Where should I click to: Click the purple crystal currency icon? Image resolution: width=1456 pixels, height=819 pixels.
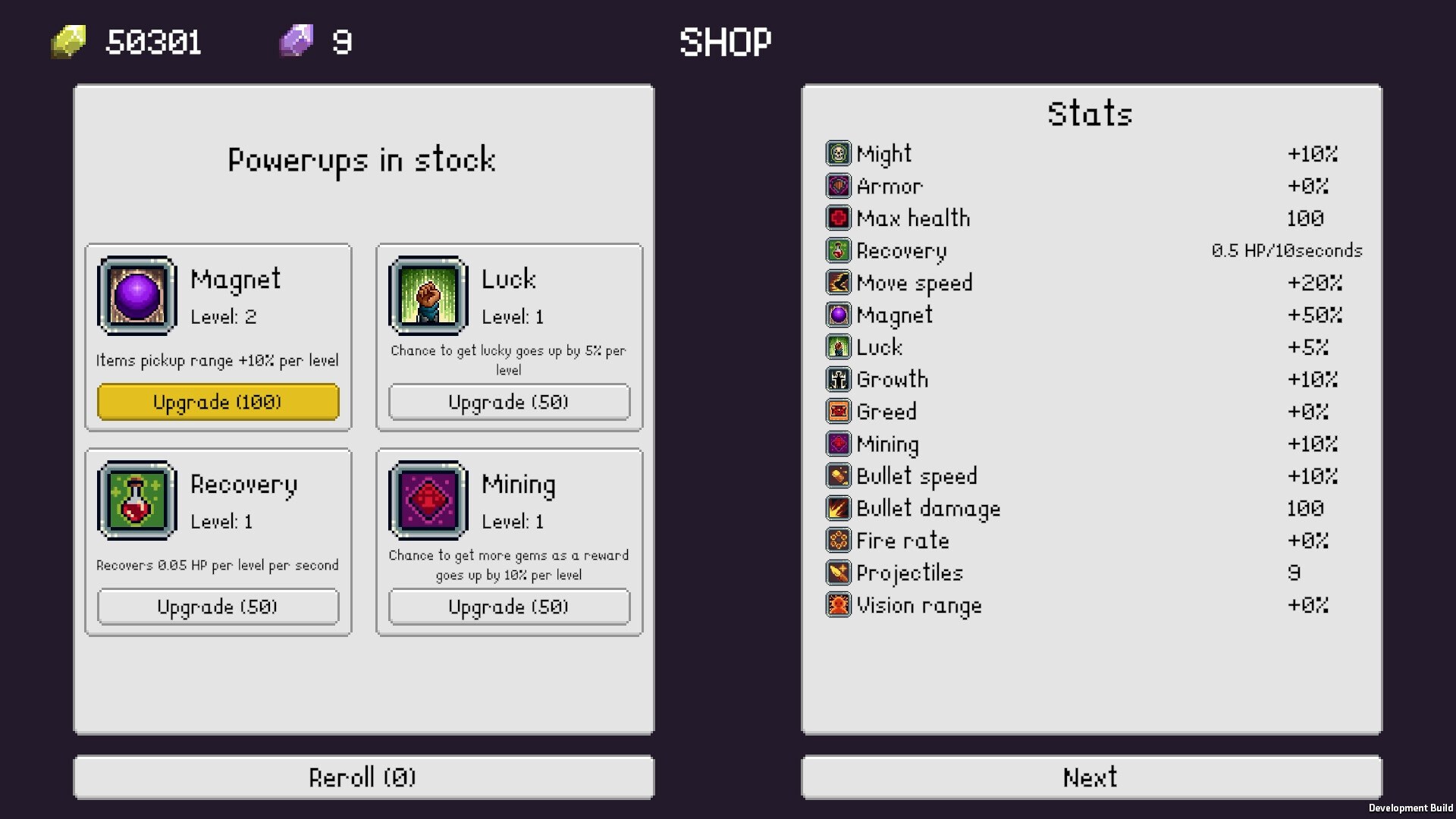[x=296, y=41]
